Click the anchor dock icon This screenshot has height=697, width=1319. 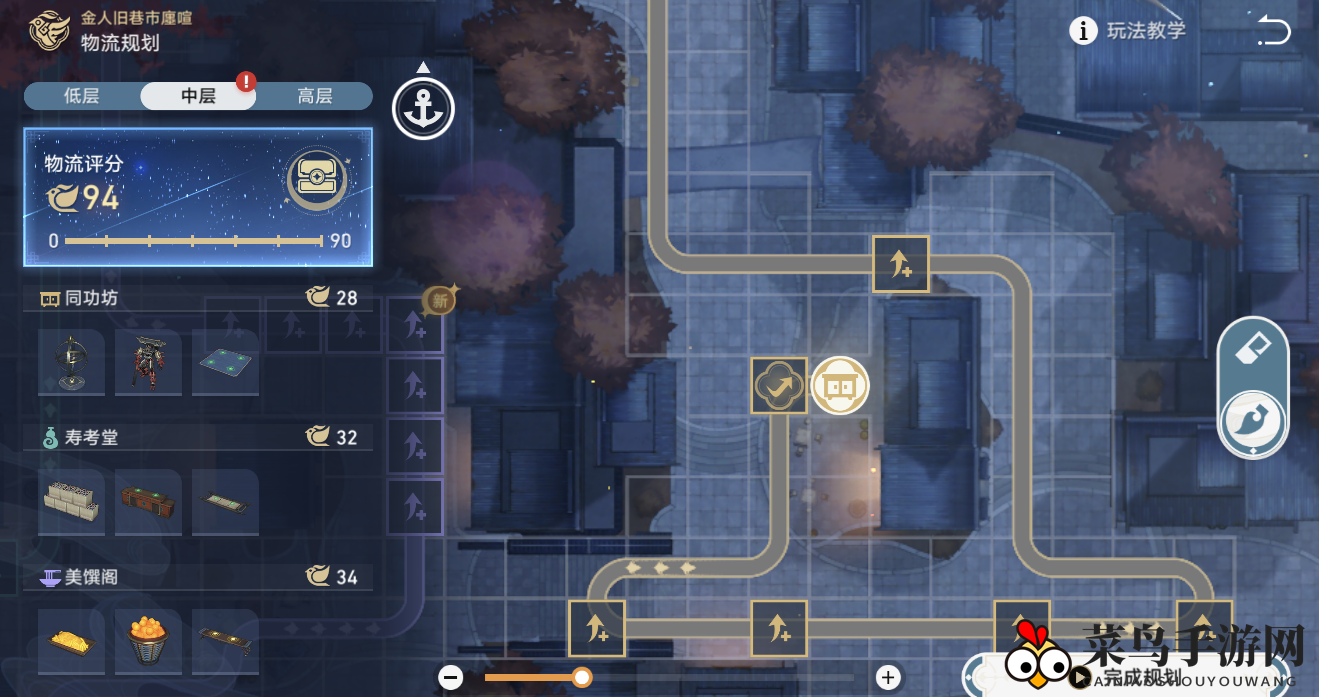(x=423, y=108)
